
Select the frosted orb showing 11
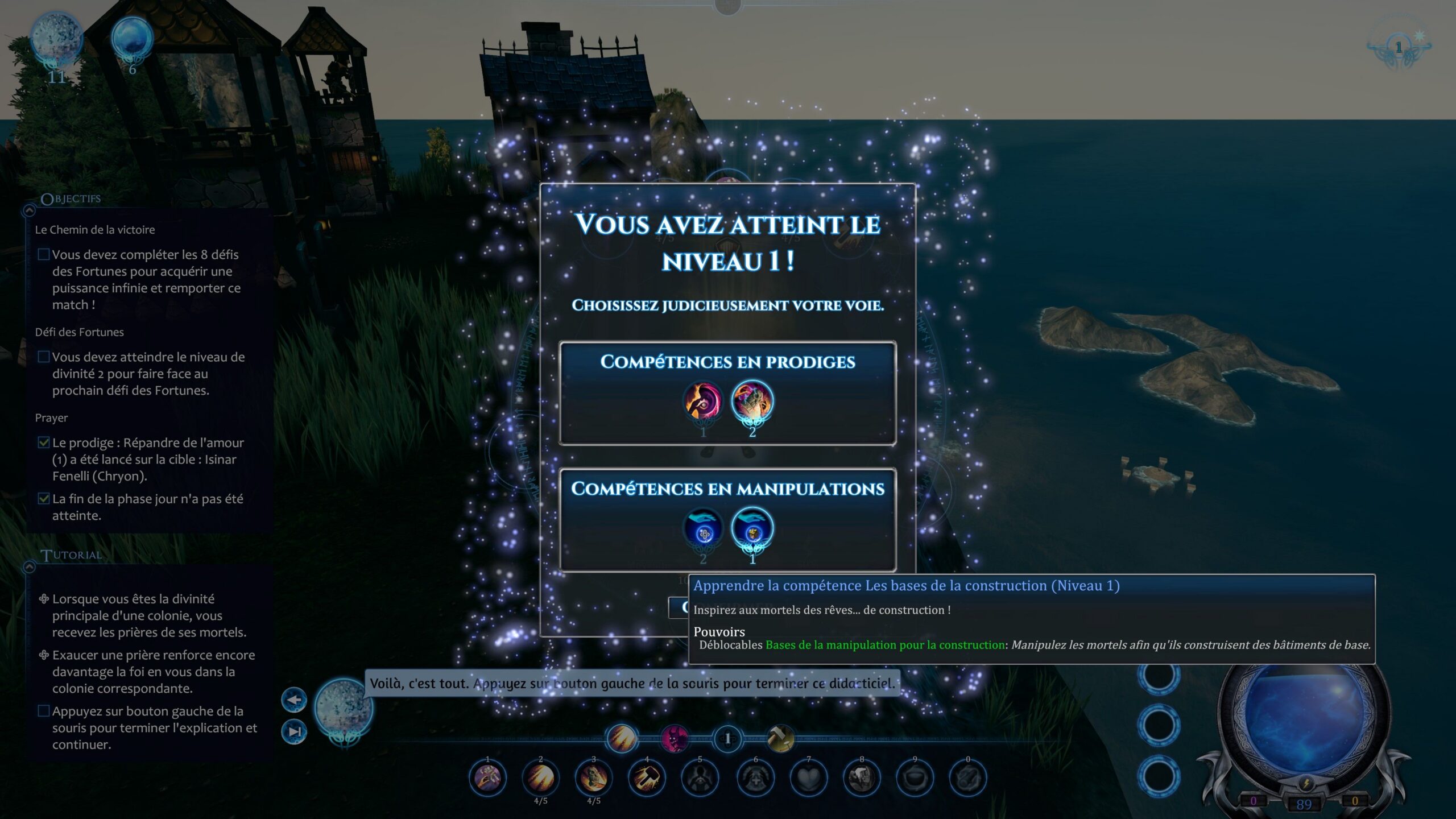click(x=56, y=39)
